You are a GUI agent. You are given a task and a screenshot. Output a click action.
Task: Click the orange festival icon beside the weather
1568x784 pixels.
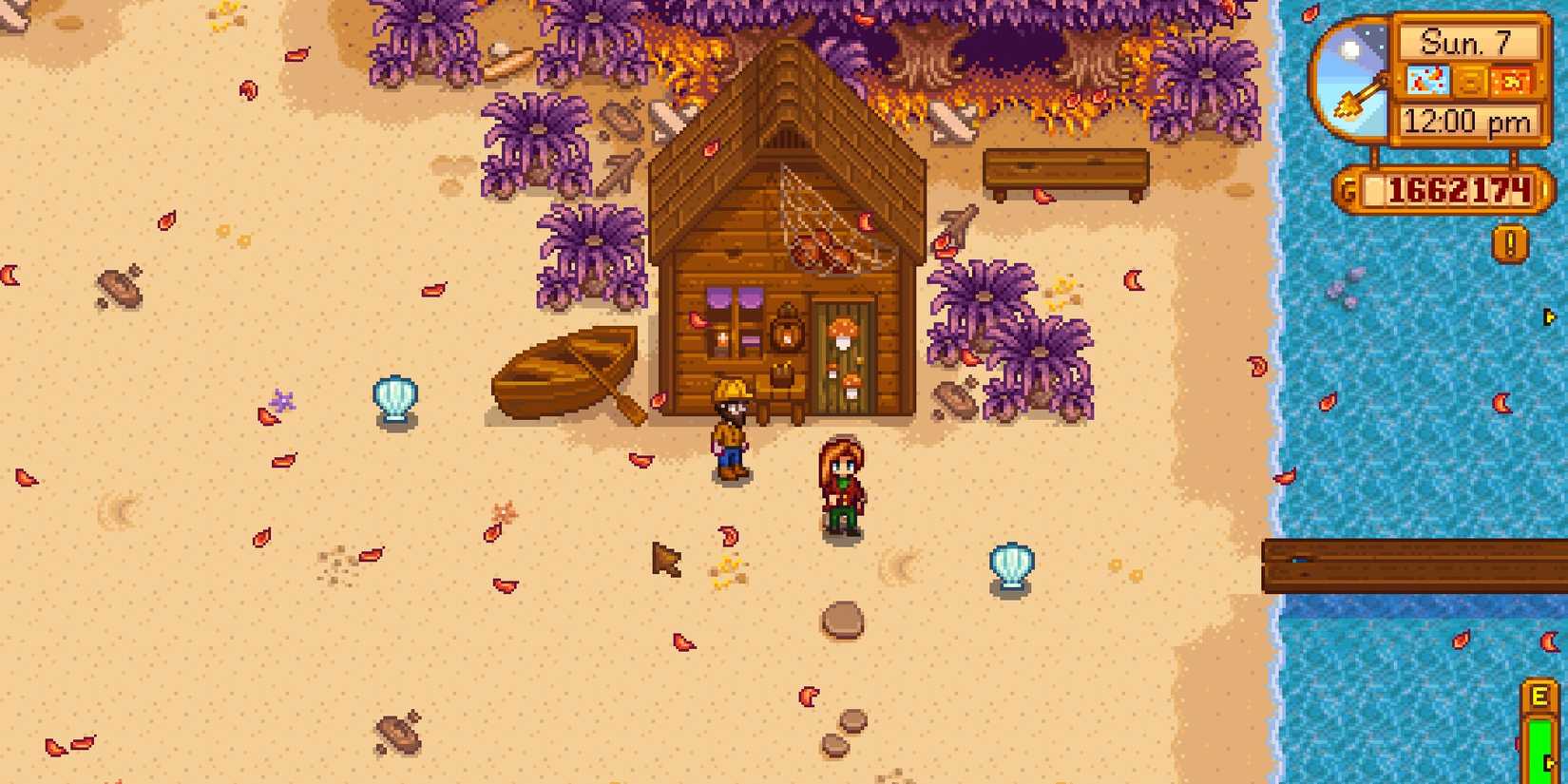point(1511,83)
